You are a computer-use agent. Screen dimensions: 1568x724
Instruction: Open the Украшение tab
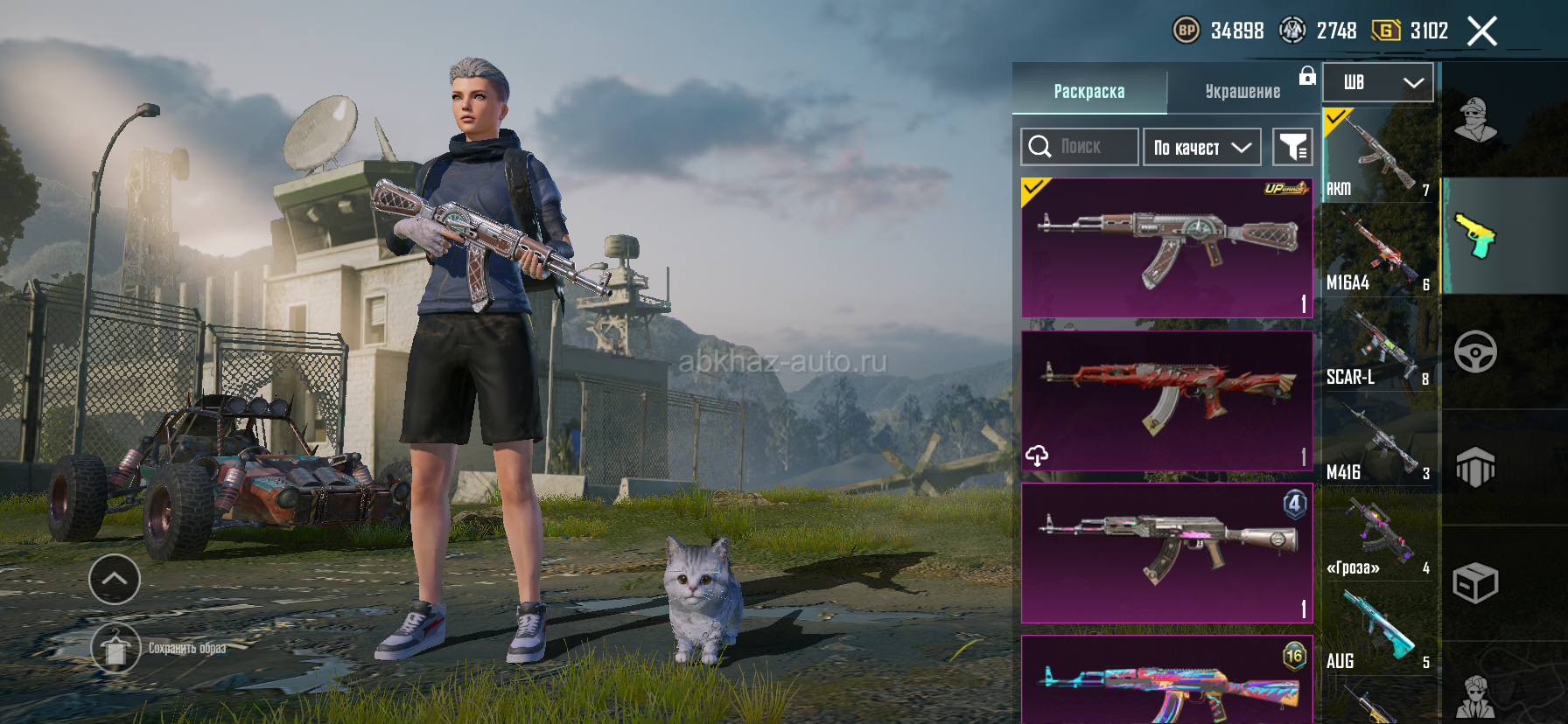coord(1242,91)
